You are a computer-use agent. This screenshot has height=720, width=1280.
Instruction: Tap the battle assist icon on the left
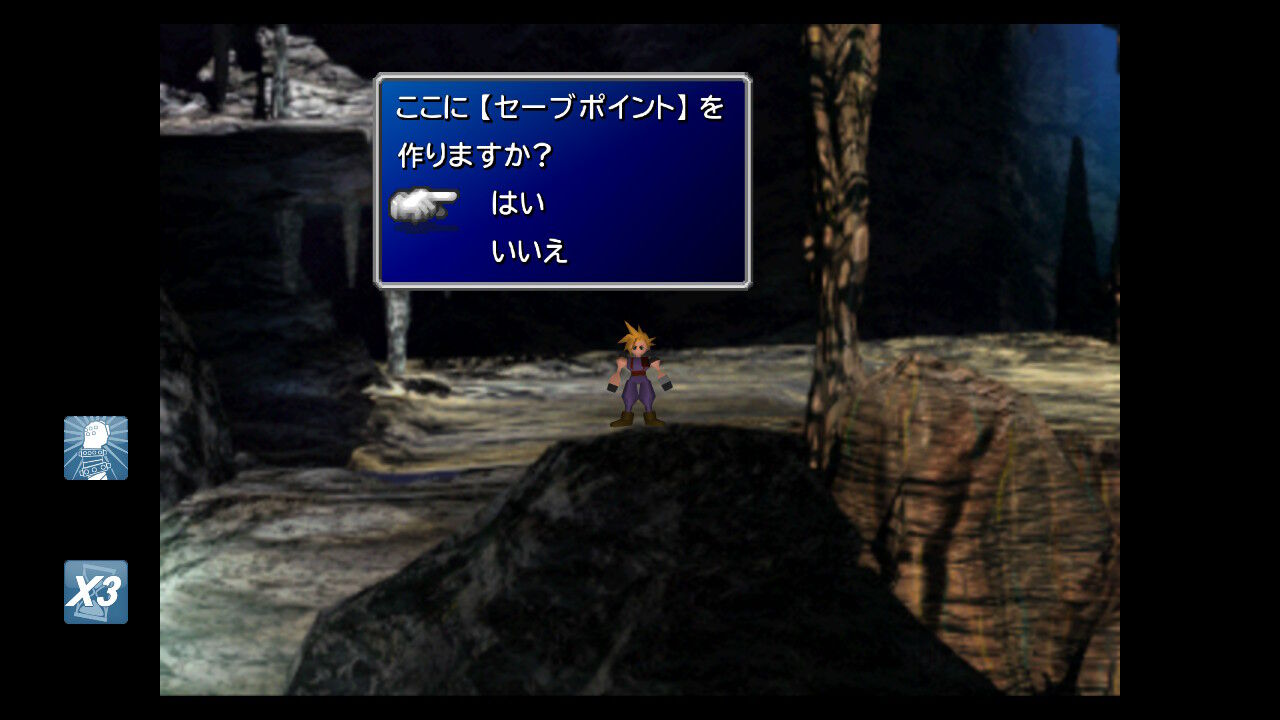point(95,448)
